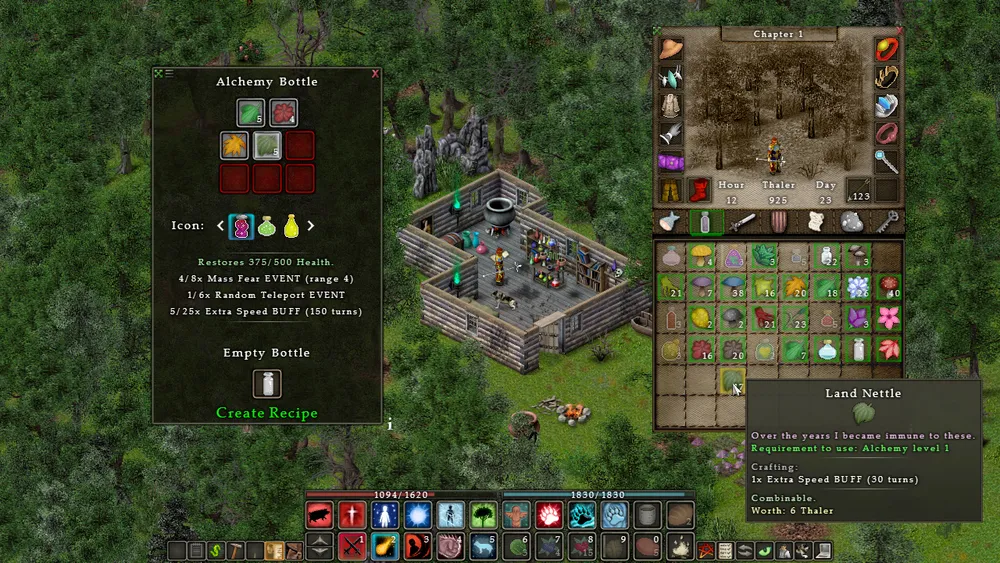Click the Empty Bottle slot

(x=266, y=384)
